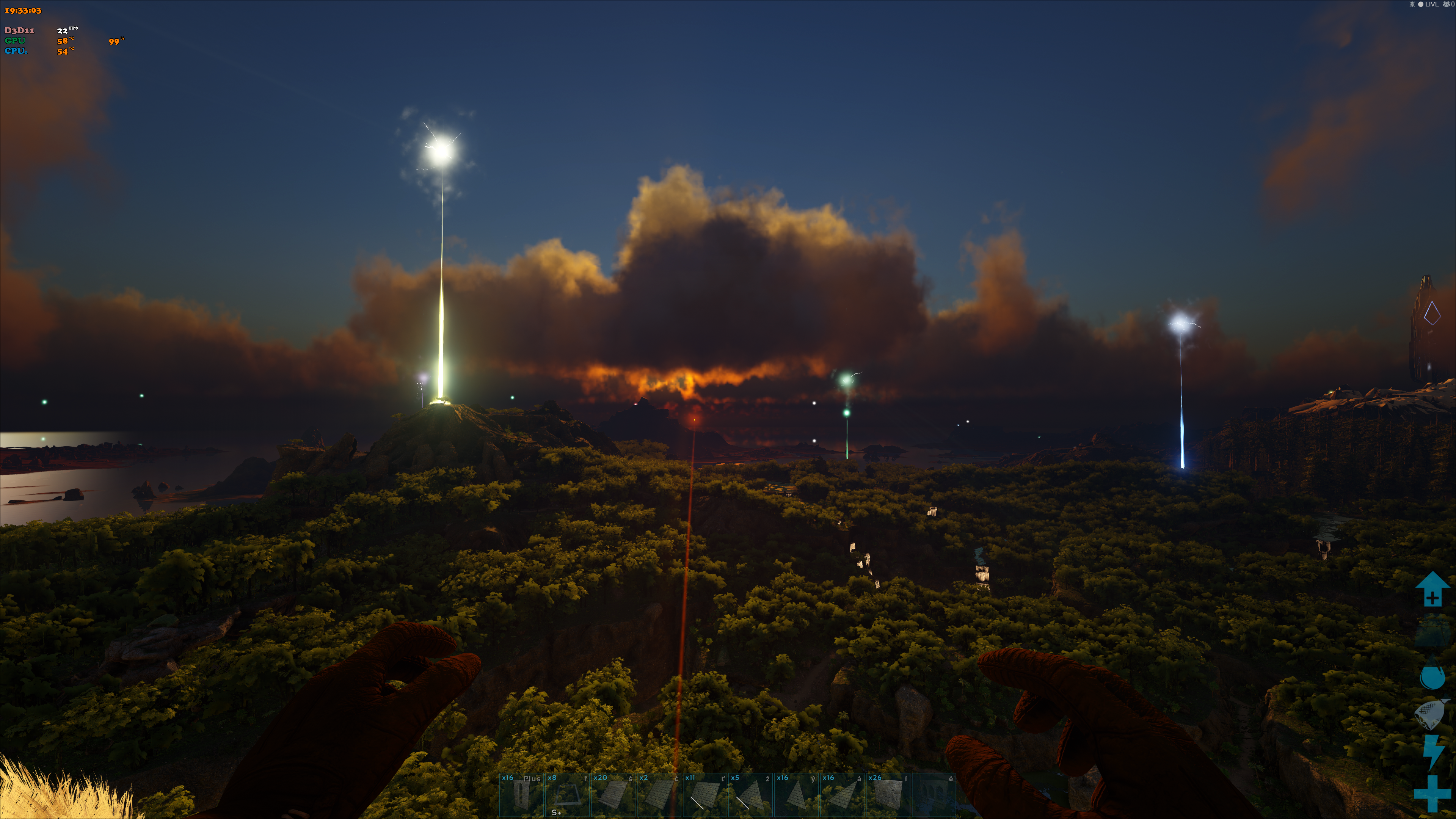The width and height of the screenshot is (1456, 819).
Task: Select the x26 stone wall slot
Action: (x=887, y=794)
